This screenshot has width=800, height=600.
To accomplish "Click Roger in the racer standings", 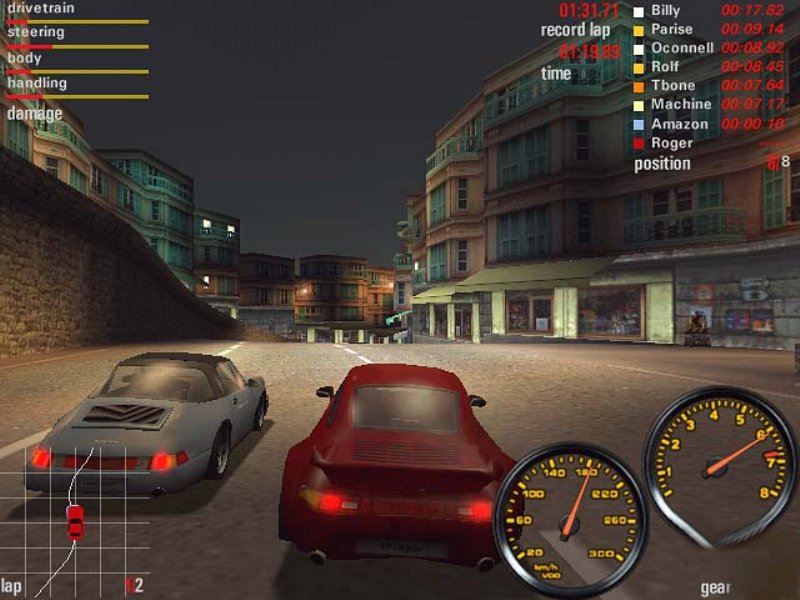I will pos(671,143).
